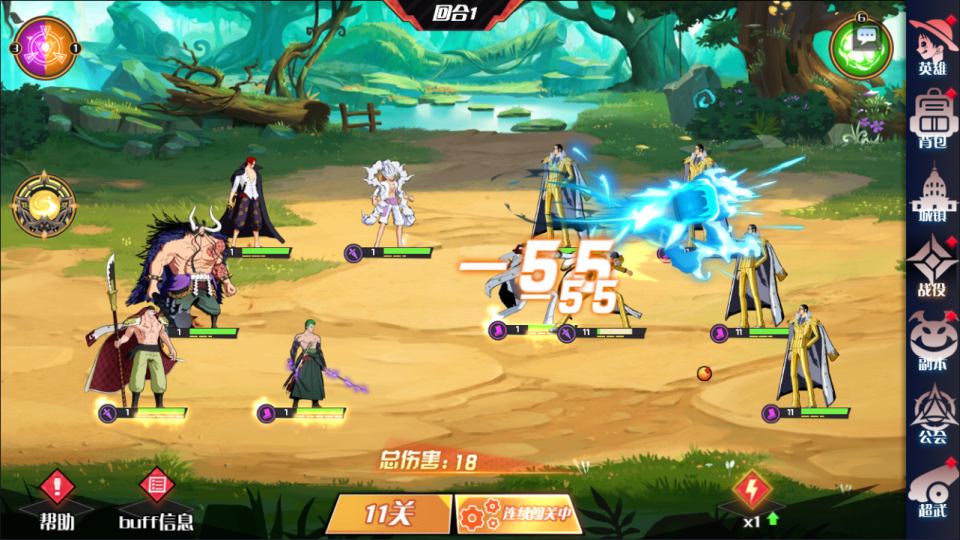Viewport: 960px width, 540px height.
Task: Activate the golden swirl skill emblem
Action: click(44, 206)
